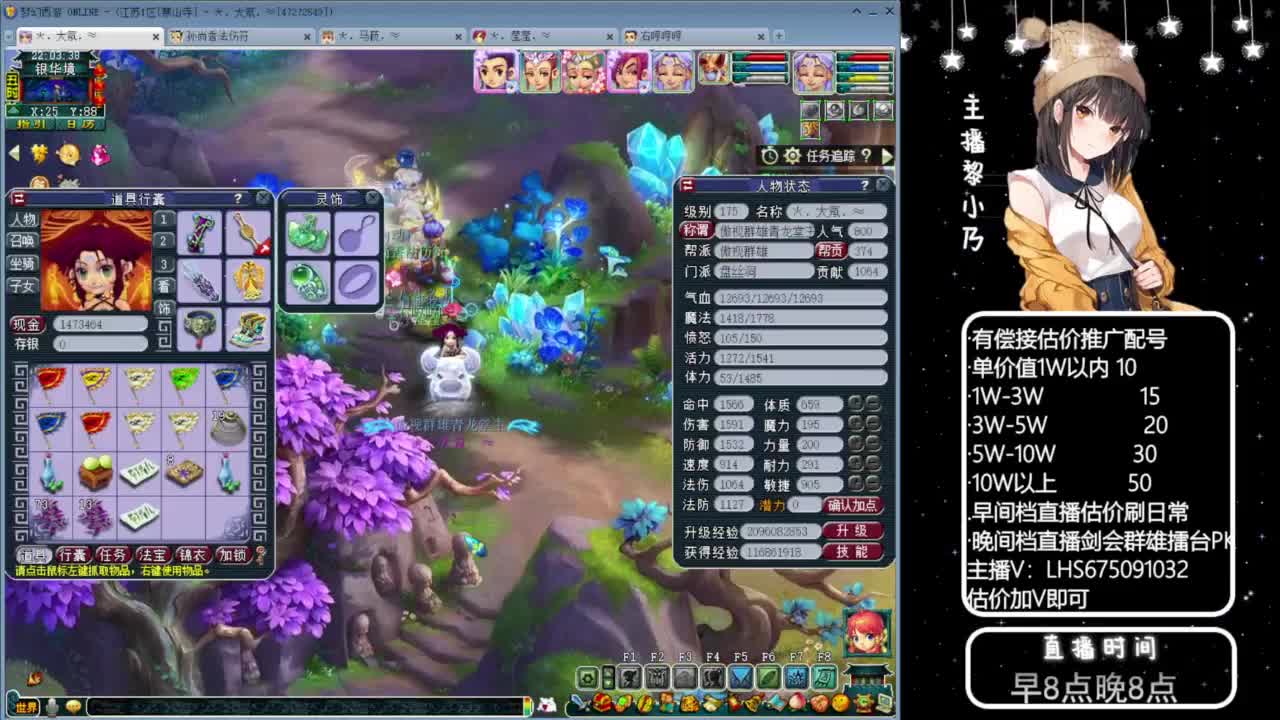Screen dimensions: 1280x720
Task: Click the leaf skill icon in F6 slot
Action: click(768, 676)
